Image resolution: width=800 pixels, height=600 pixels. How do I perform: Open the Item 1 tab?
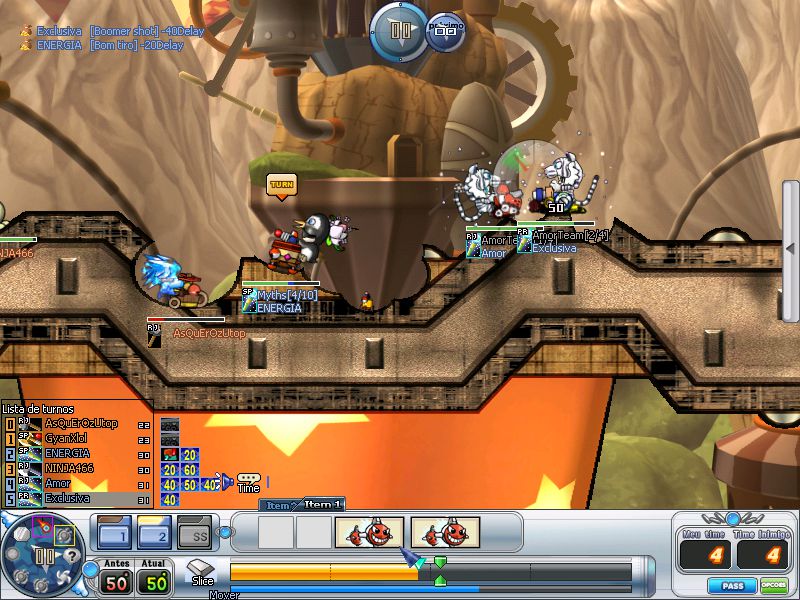pos(323,505)
